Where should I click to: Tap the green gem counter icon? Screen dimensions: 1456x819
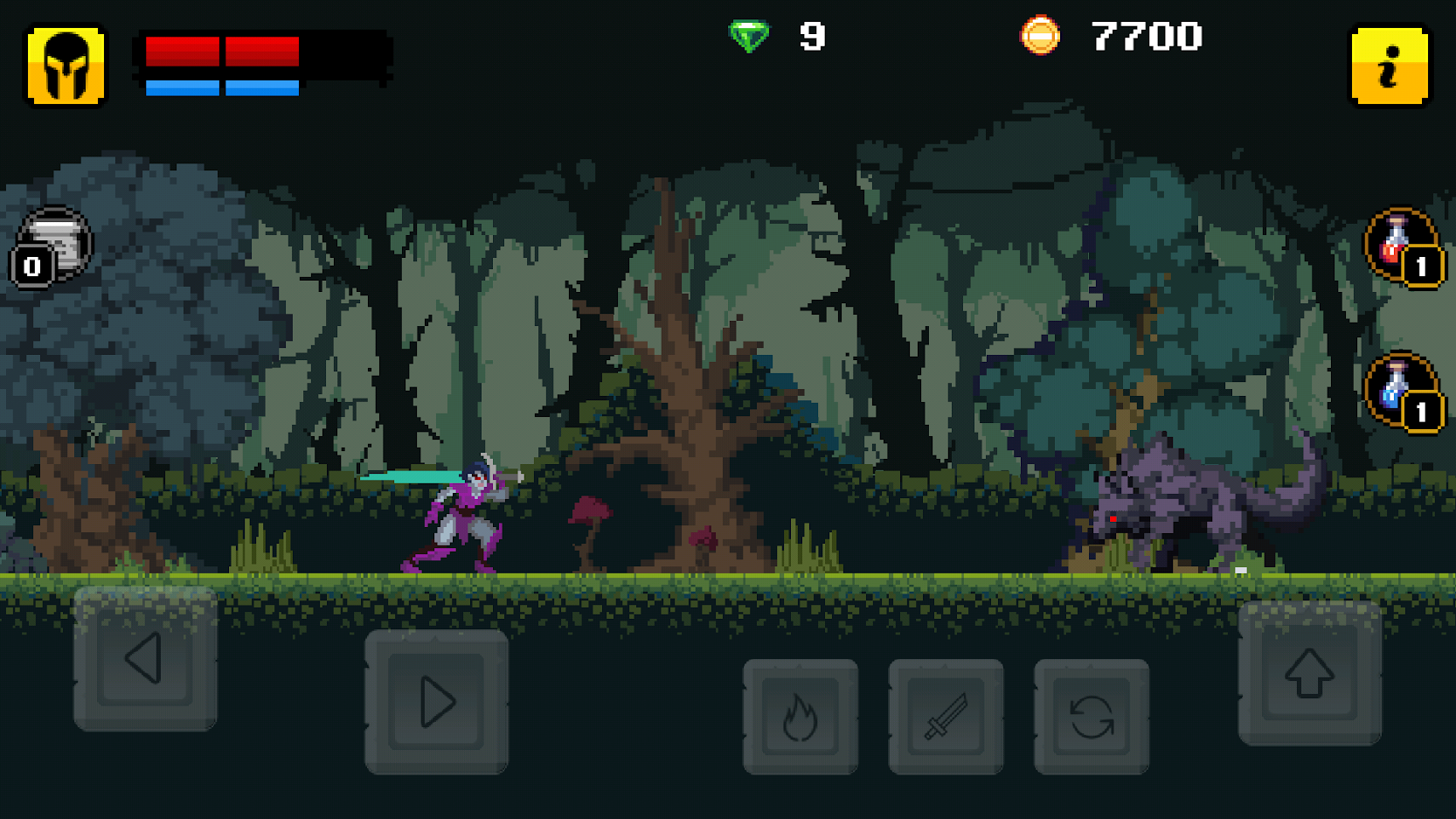pyautogui.click(x=750, y=37)
